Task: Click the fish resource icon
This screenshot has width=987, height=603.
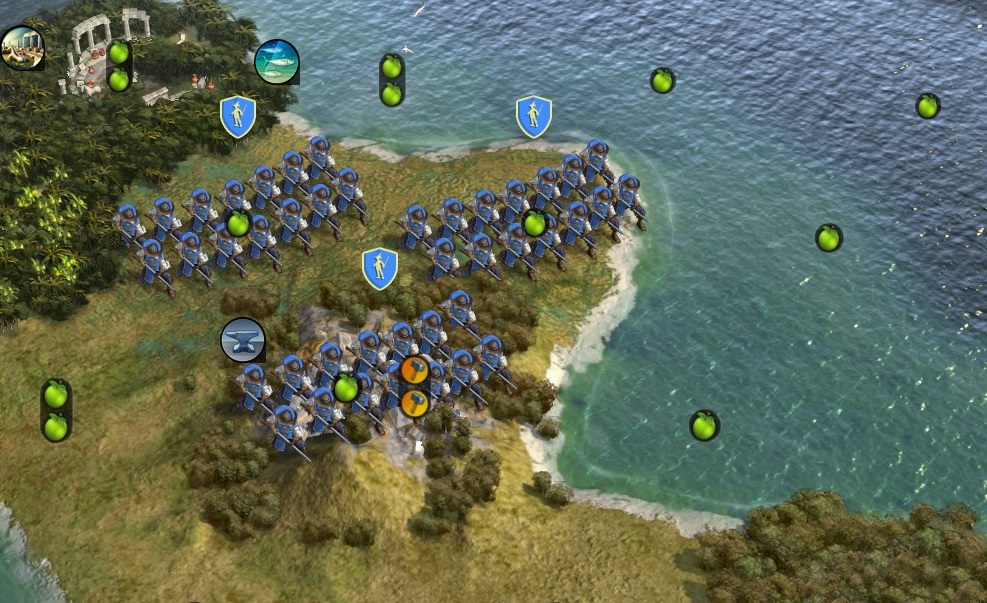Action: point(277,61)
